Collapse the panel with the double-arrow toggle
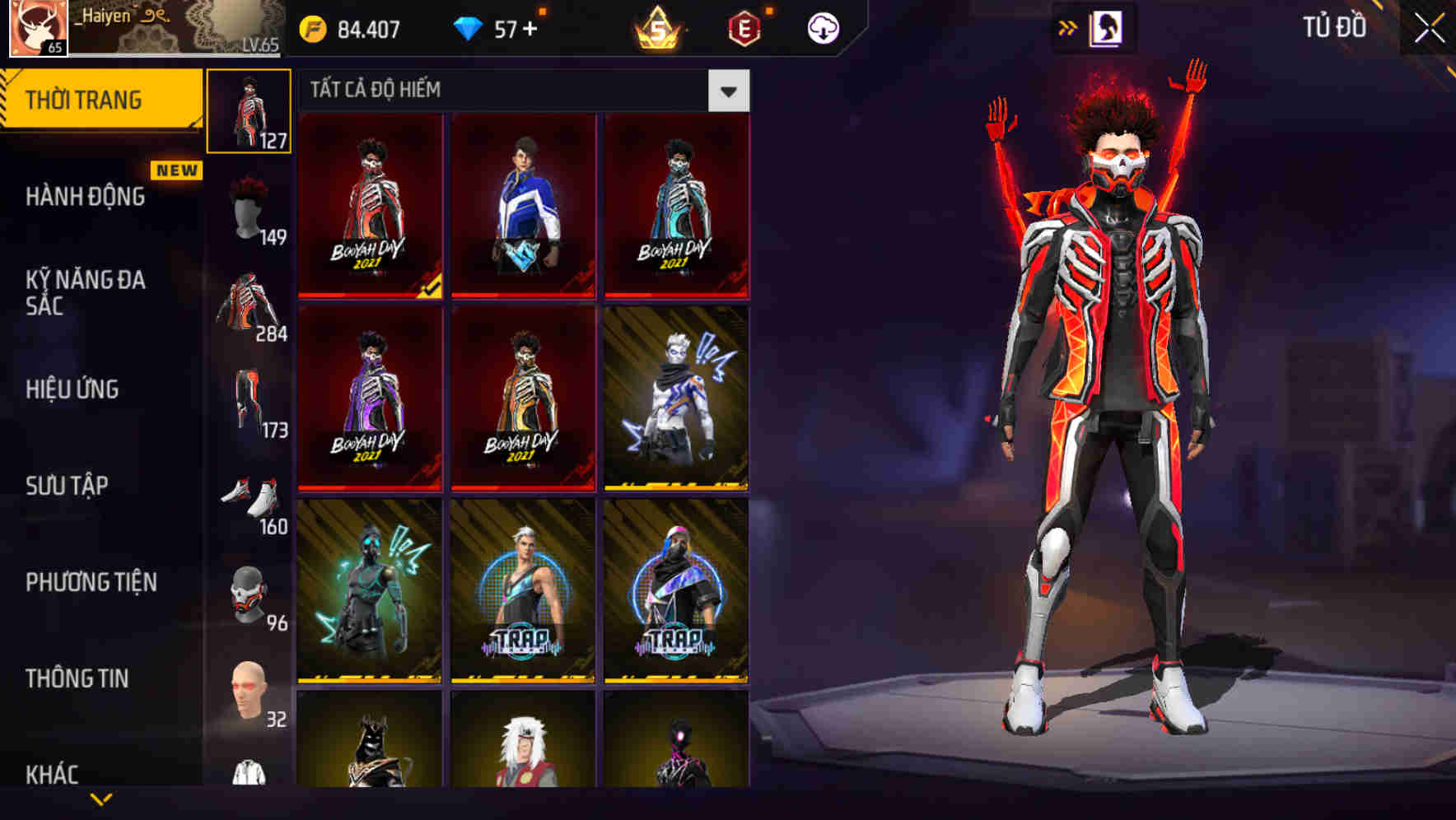Image resolution: width=1456 pixels, height=820 pixels. (x=1068, y=27)
